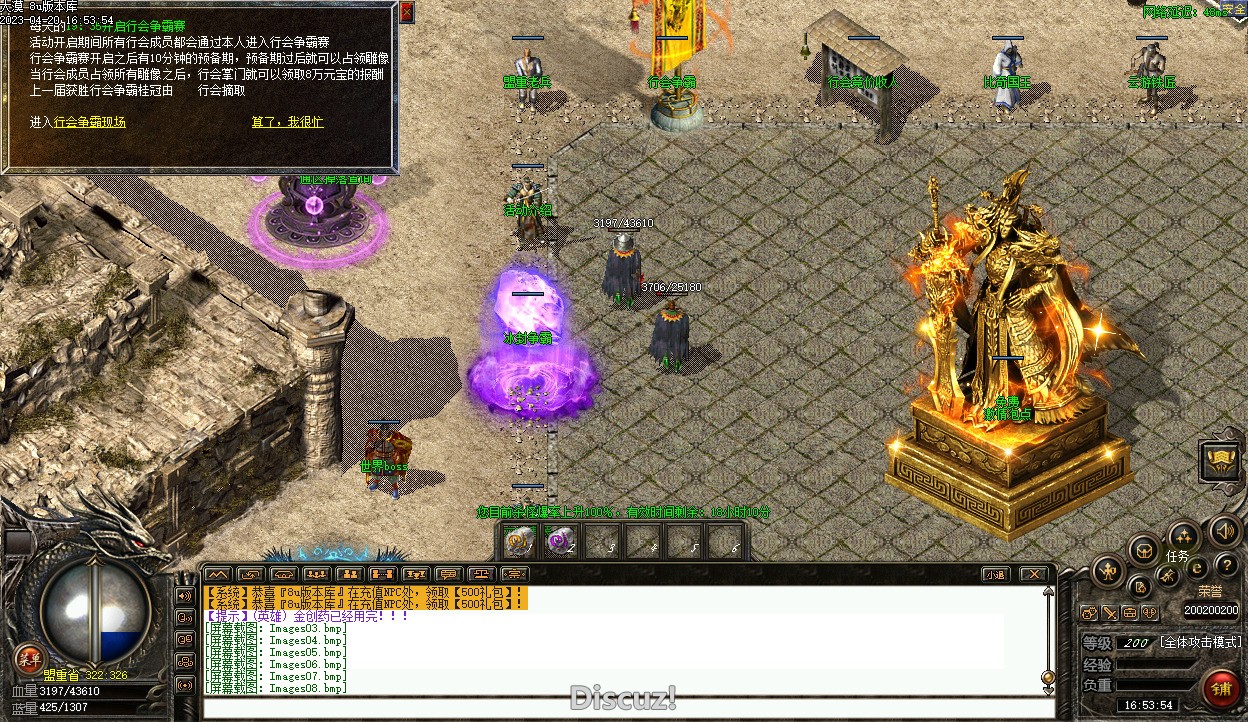The width and height of the screenshot is (1248, 722).
Task: Use the purple item in hotbar slot 2
Action: click(x=560, y=541)
